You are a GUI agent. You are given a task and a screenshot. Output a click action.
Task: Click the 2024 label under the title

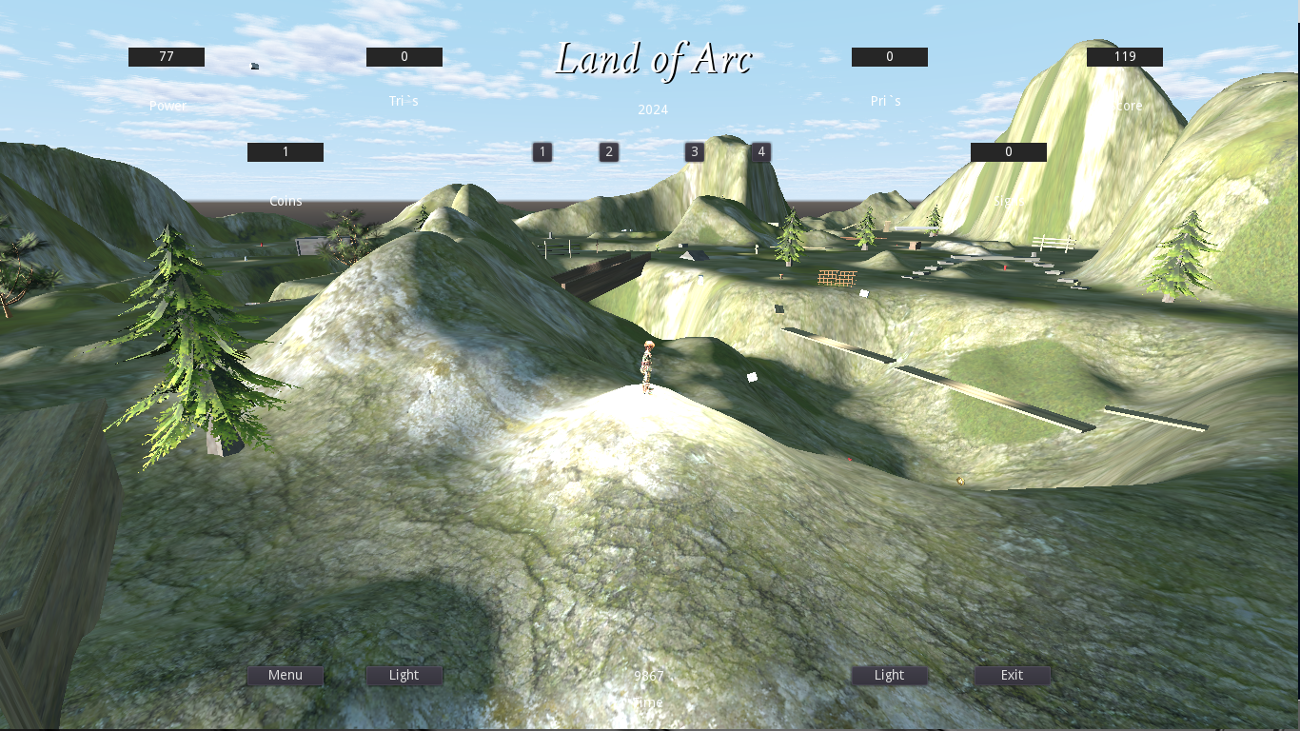[x=651, y=110]
